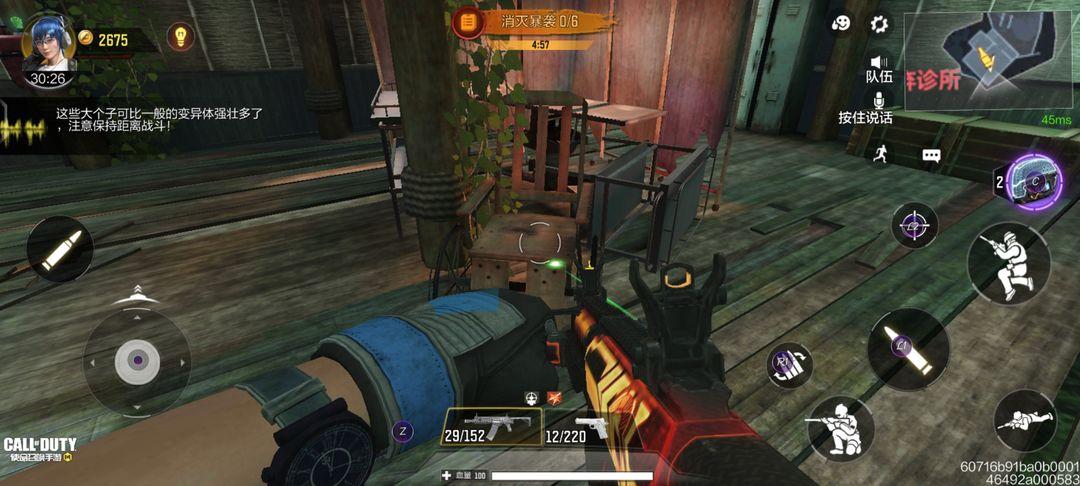Viewport: 1080px width, 486px height.
Task: Open the settings gear menu
Action: coord(880,23)
